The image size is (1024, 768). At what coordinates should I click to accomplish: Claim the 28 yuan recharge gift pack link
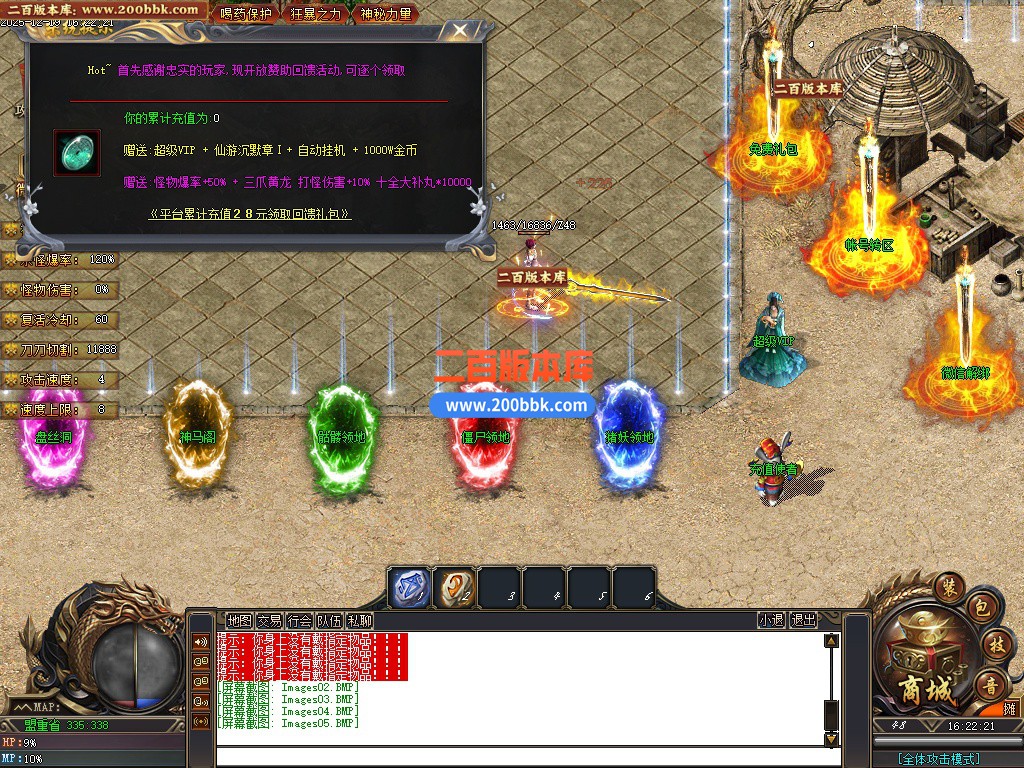point(250,214)
